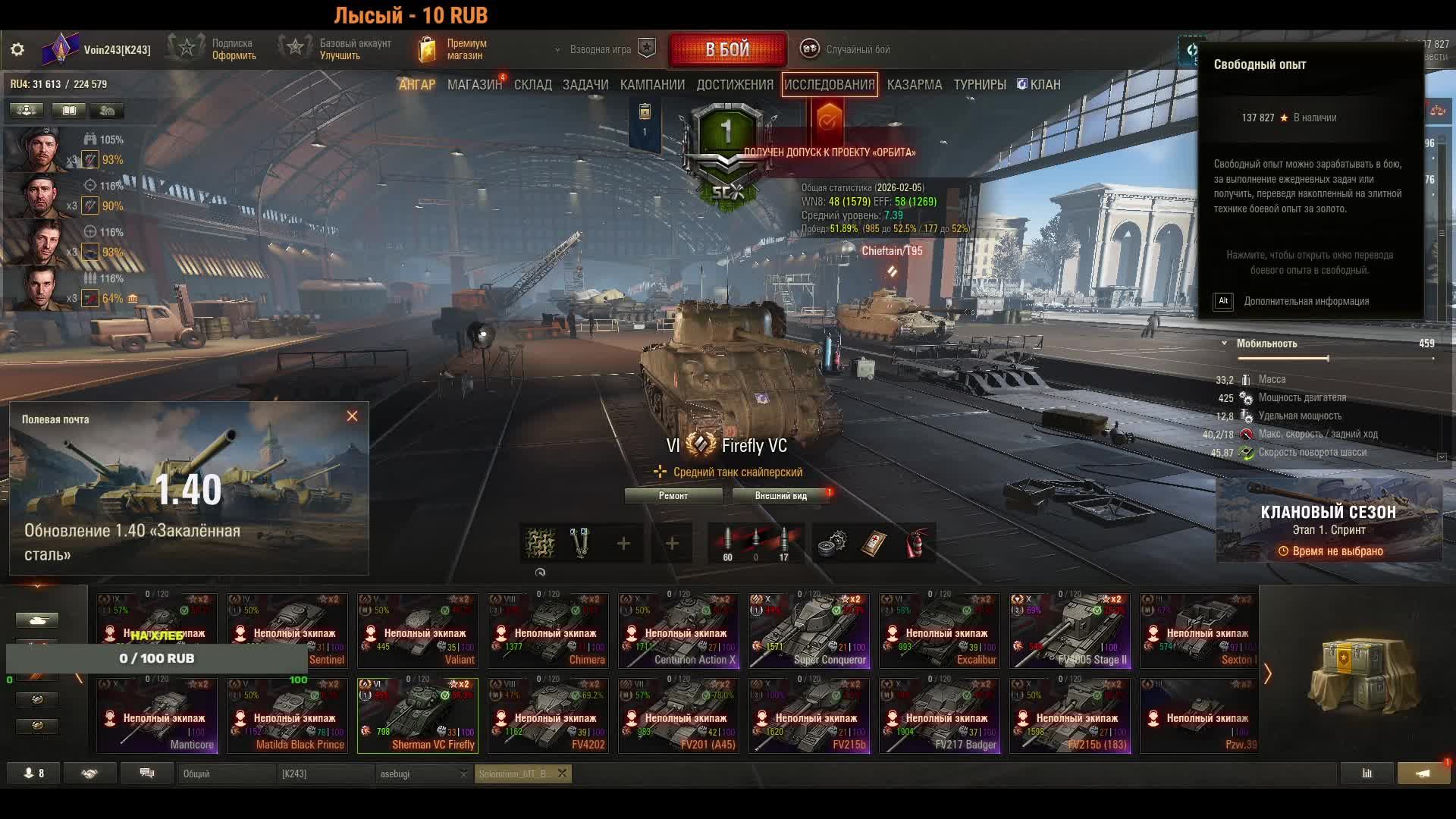This screenshot has height=819, width=1456.
Task: Start battle with the В БОЙ button
Action: click(x=727, y=49)
